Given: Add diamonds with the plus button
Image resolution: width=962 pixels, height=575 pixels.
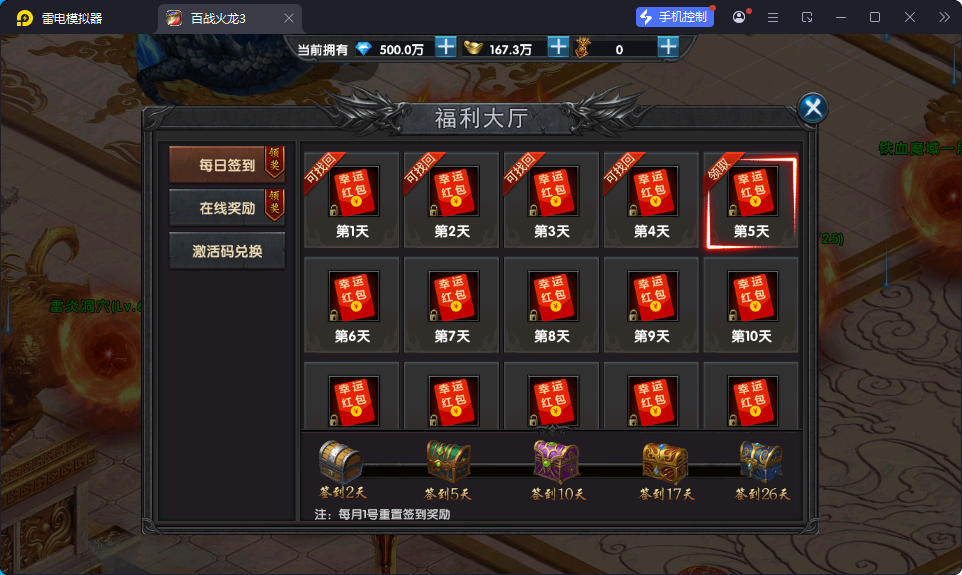Looking at the screenshot, I should (446, 47).
